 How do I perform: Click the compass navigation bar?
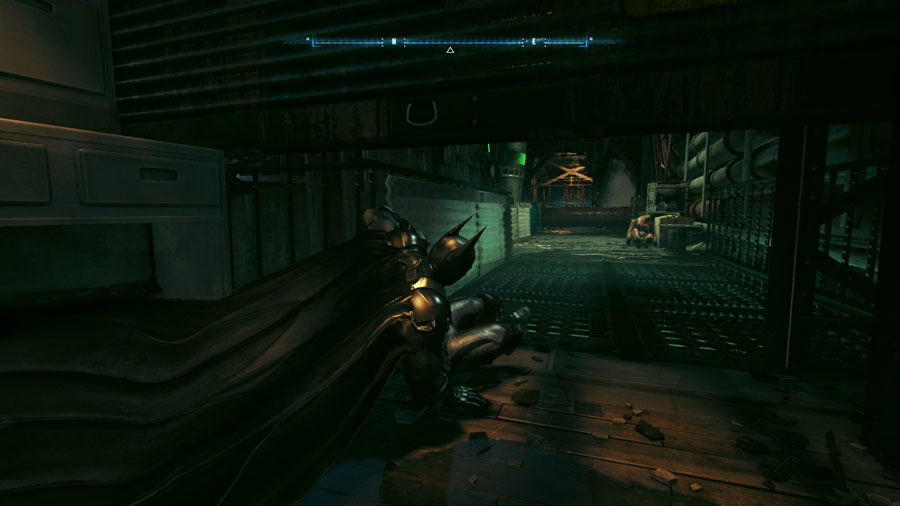click(449, 42)
